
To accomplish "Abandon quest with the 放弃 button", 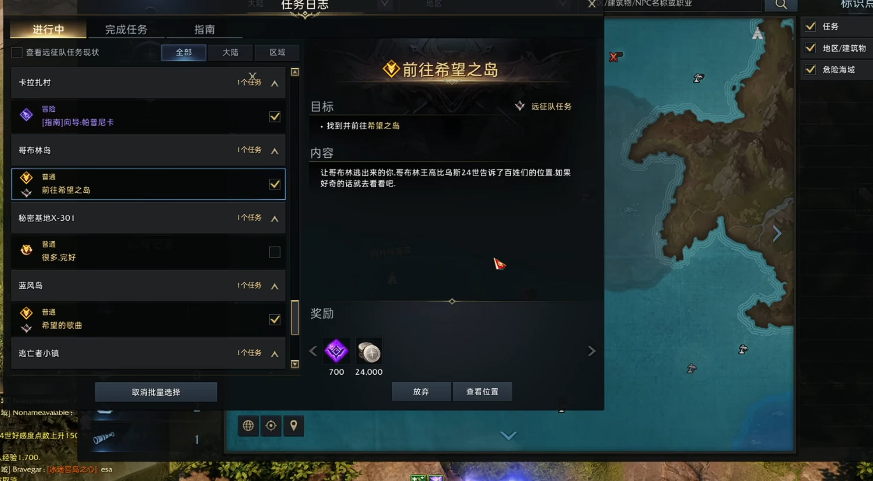I will pyautogui.click(x=421, y=391).
